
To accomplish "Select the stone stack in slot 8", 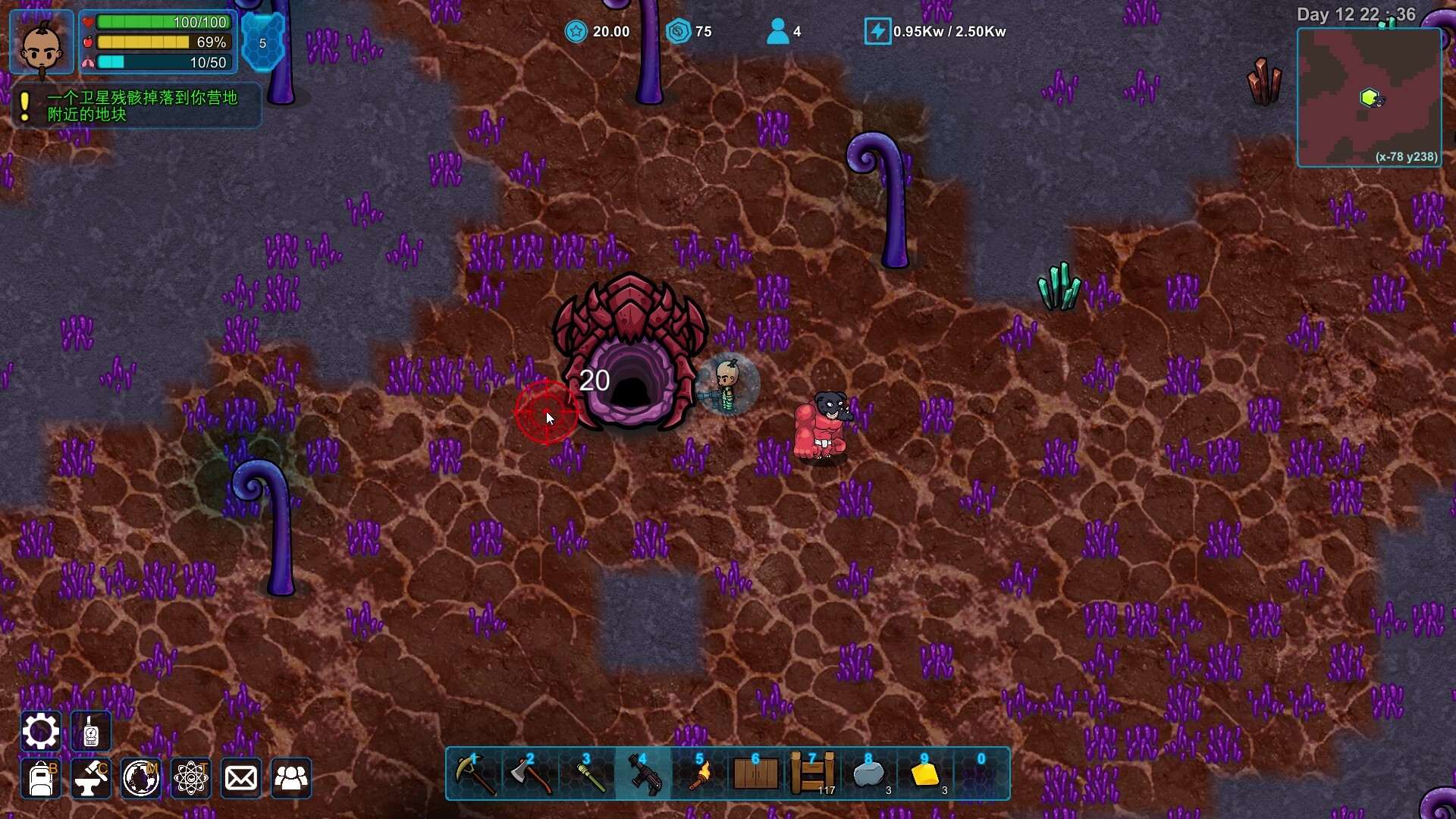I will (x=868, y=773).
